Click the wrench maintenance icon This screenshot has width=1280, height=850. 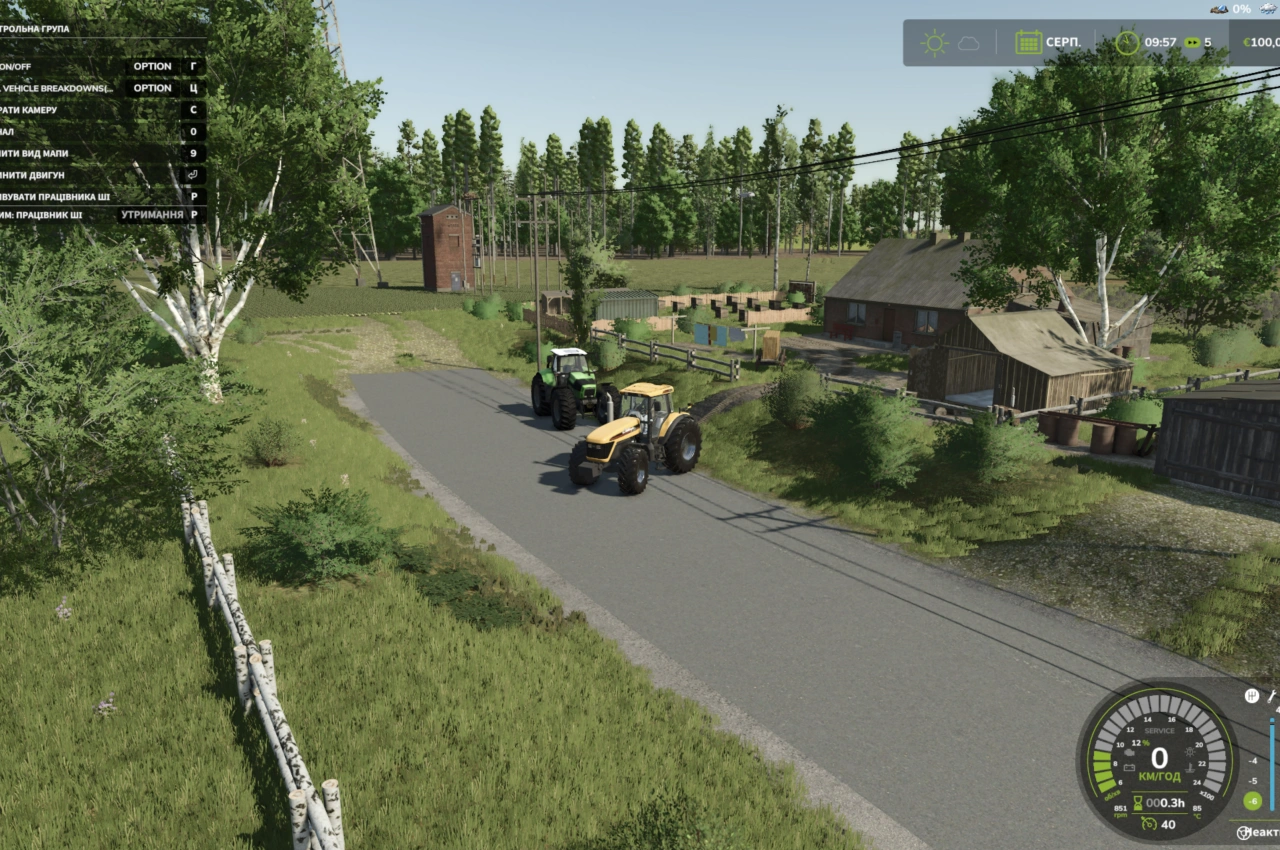tap(1273, 696)
